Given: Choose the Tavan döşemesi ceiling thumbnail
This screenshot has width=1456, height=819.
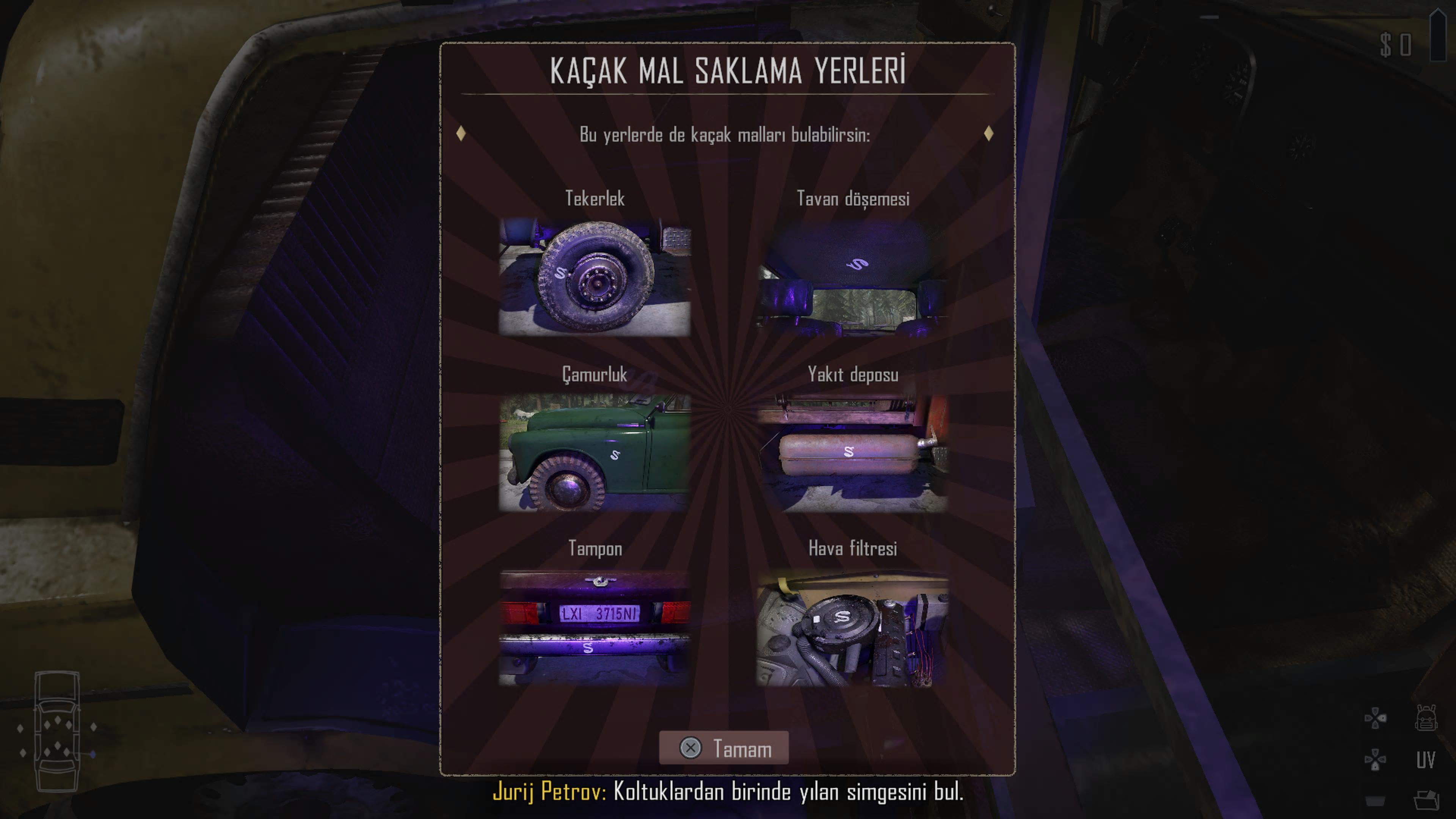Looking at the screenshot, I should coord(852,278).
